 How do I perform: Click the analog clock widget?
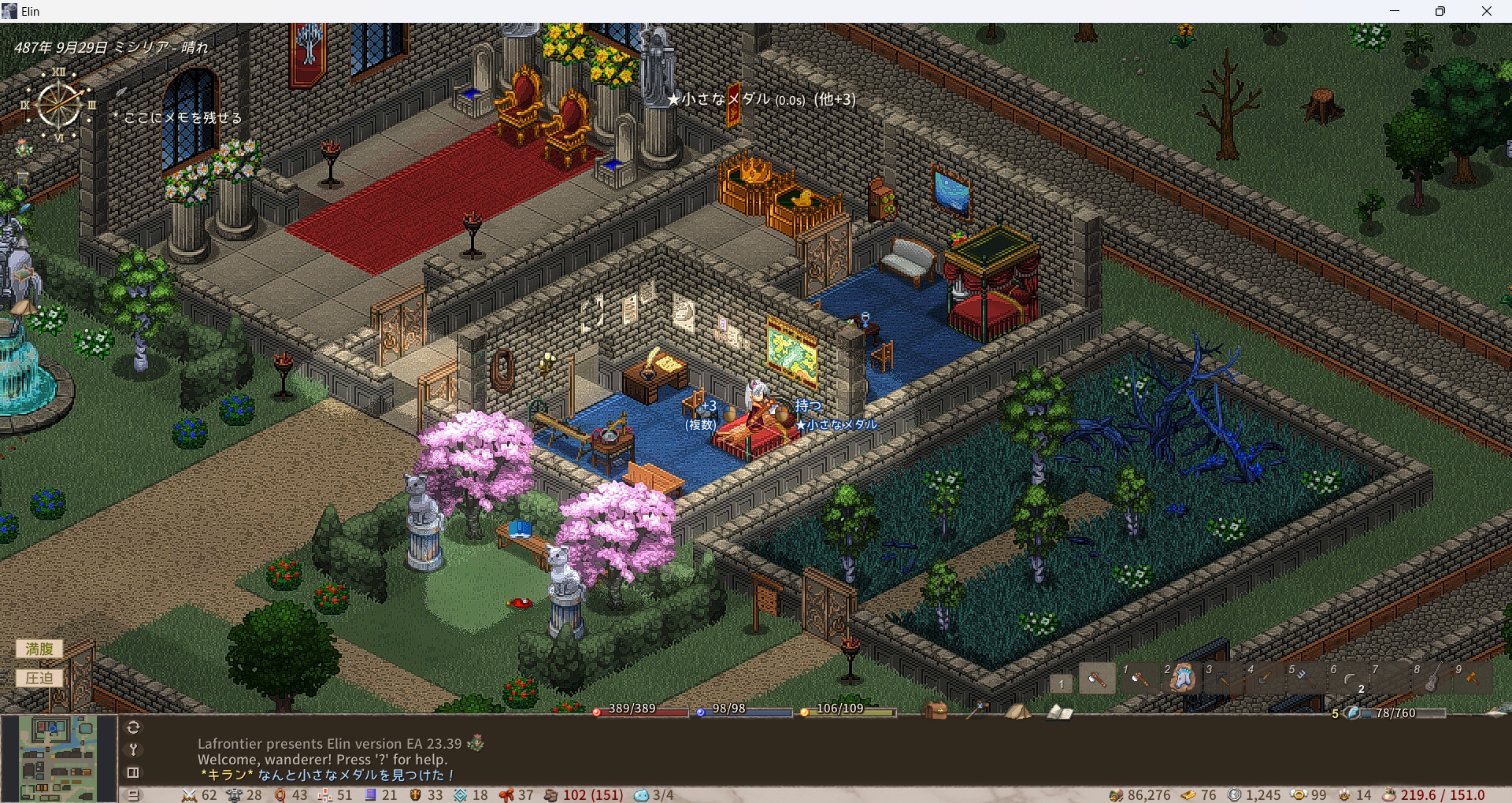click(59, 105)
